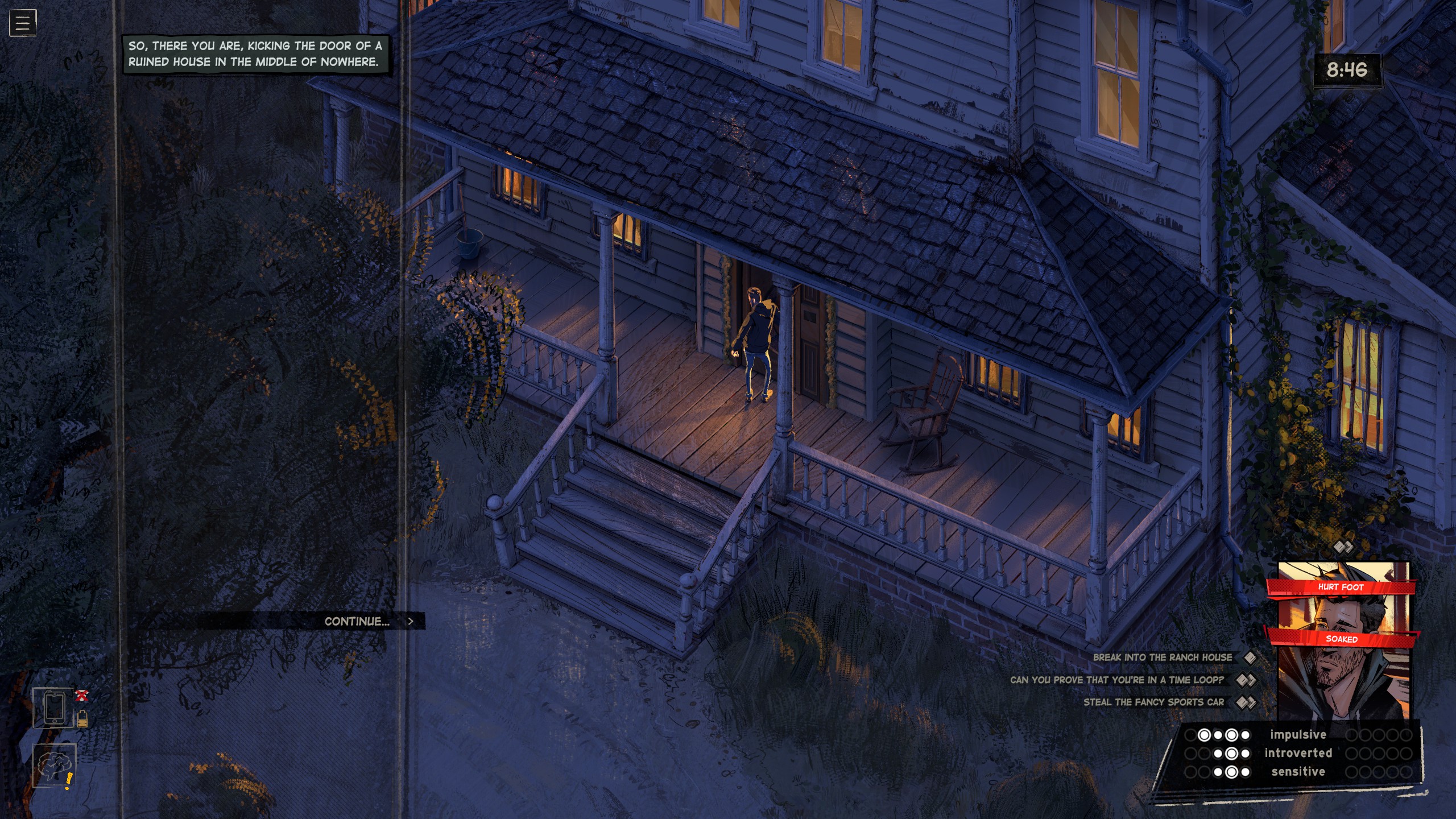
Task: View the sensitive personality trait row
Action: click(x=1298, y=772)
